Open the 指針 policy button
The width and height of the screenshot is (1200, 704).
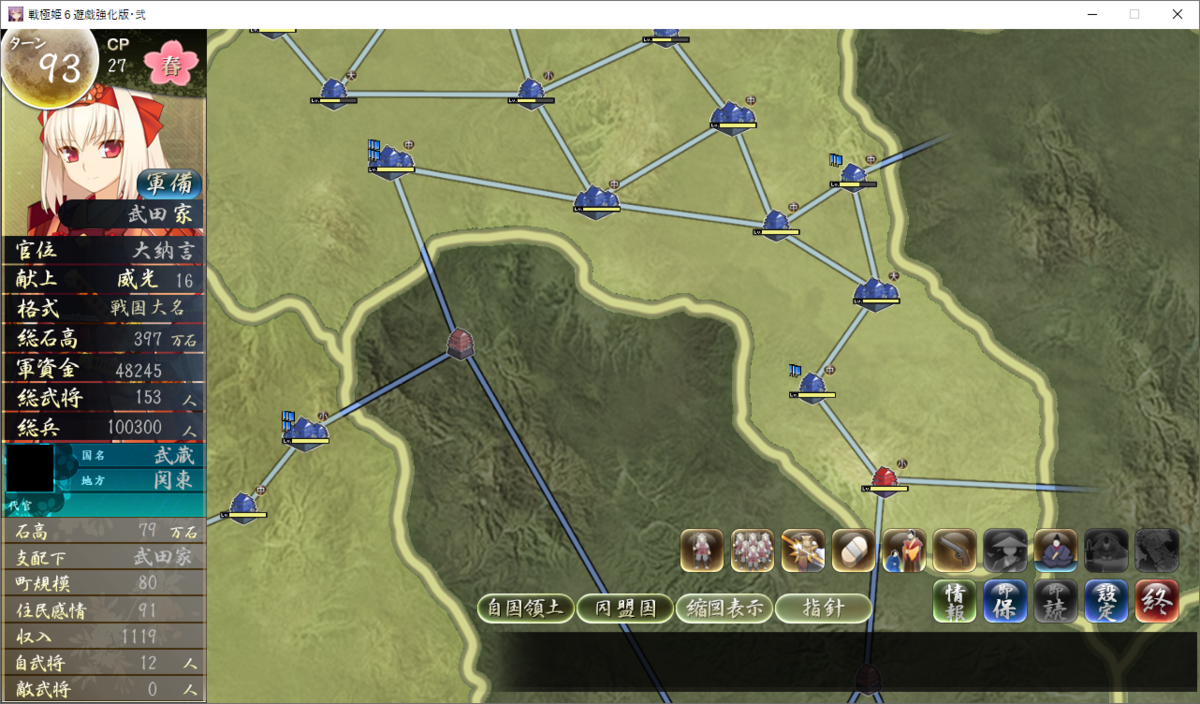pyautogui.click(x=823, y=608)
